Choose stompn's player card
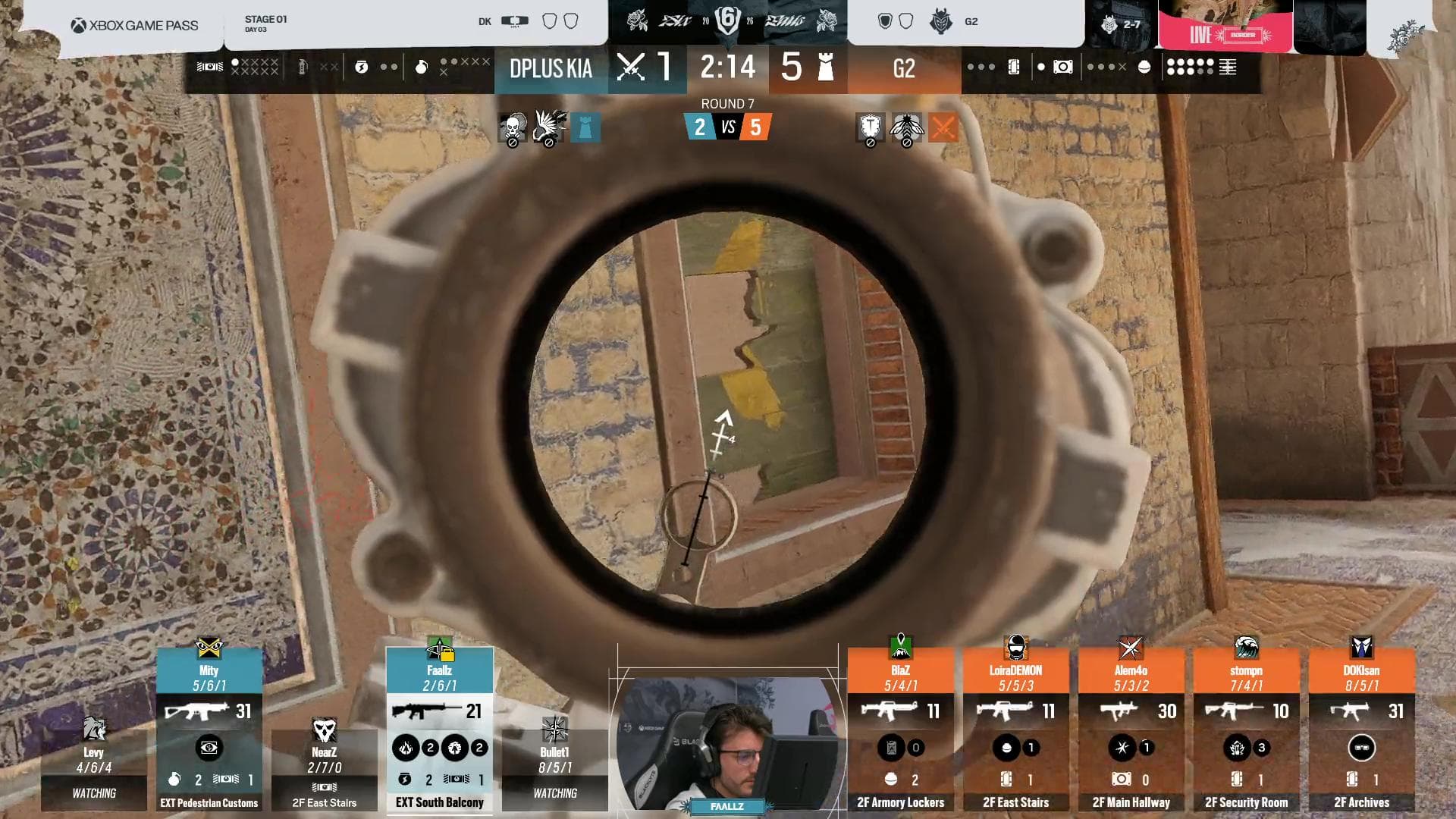Viewport: 1456px width, 819px height. pos(1246,730)
